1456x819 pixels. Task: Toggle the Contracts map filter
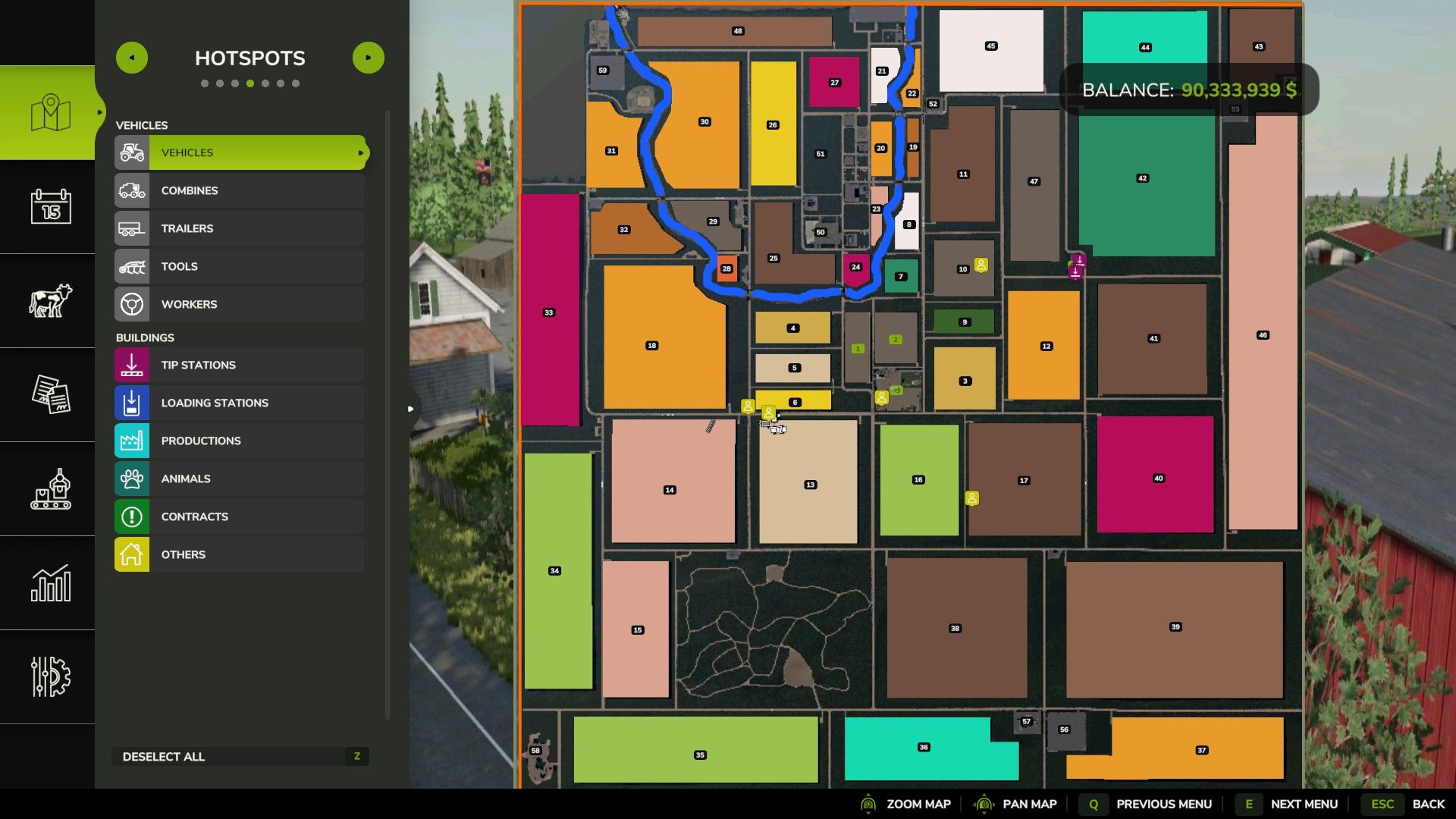240,516
